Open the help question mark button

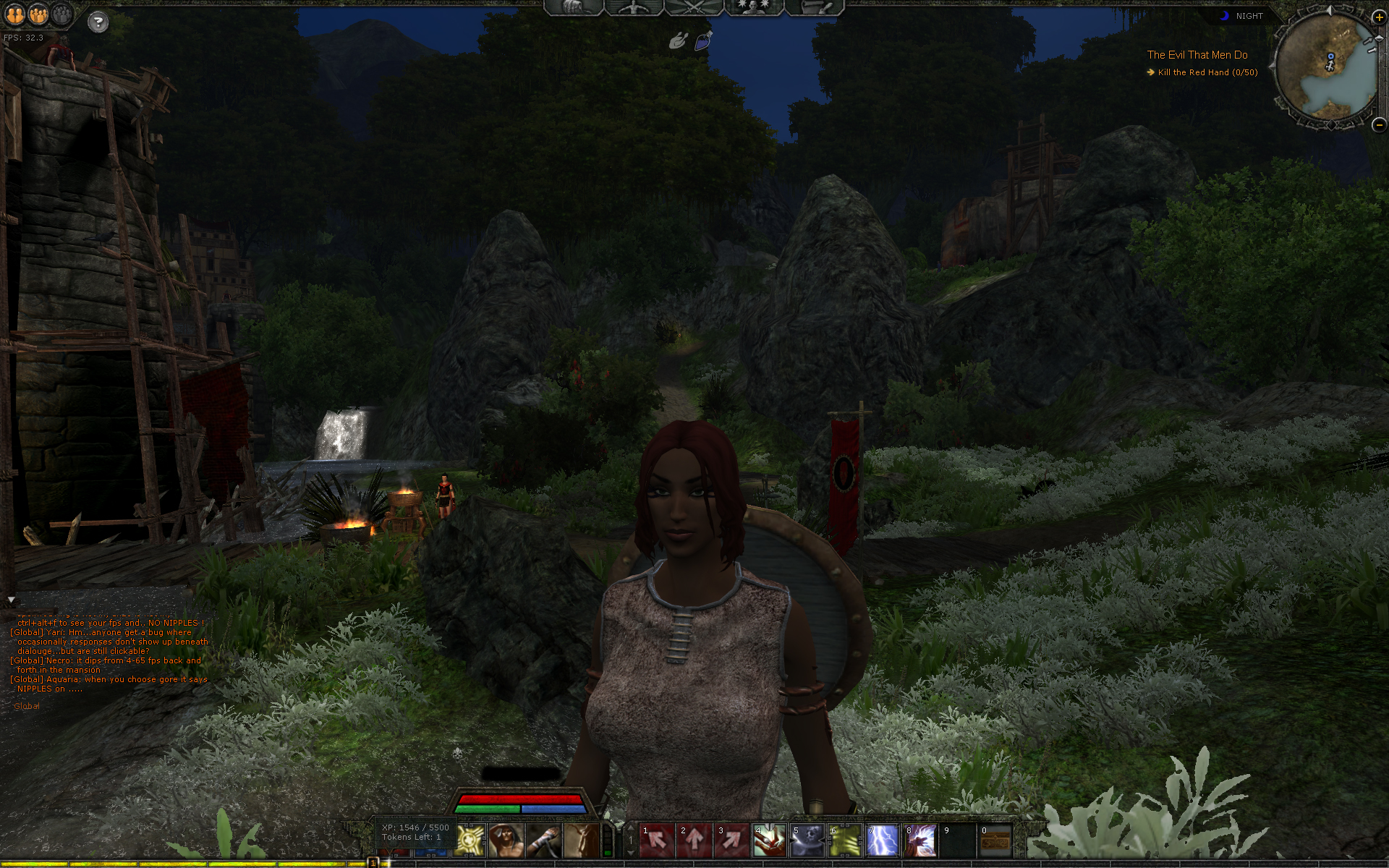click(98, 22)
